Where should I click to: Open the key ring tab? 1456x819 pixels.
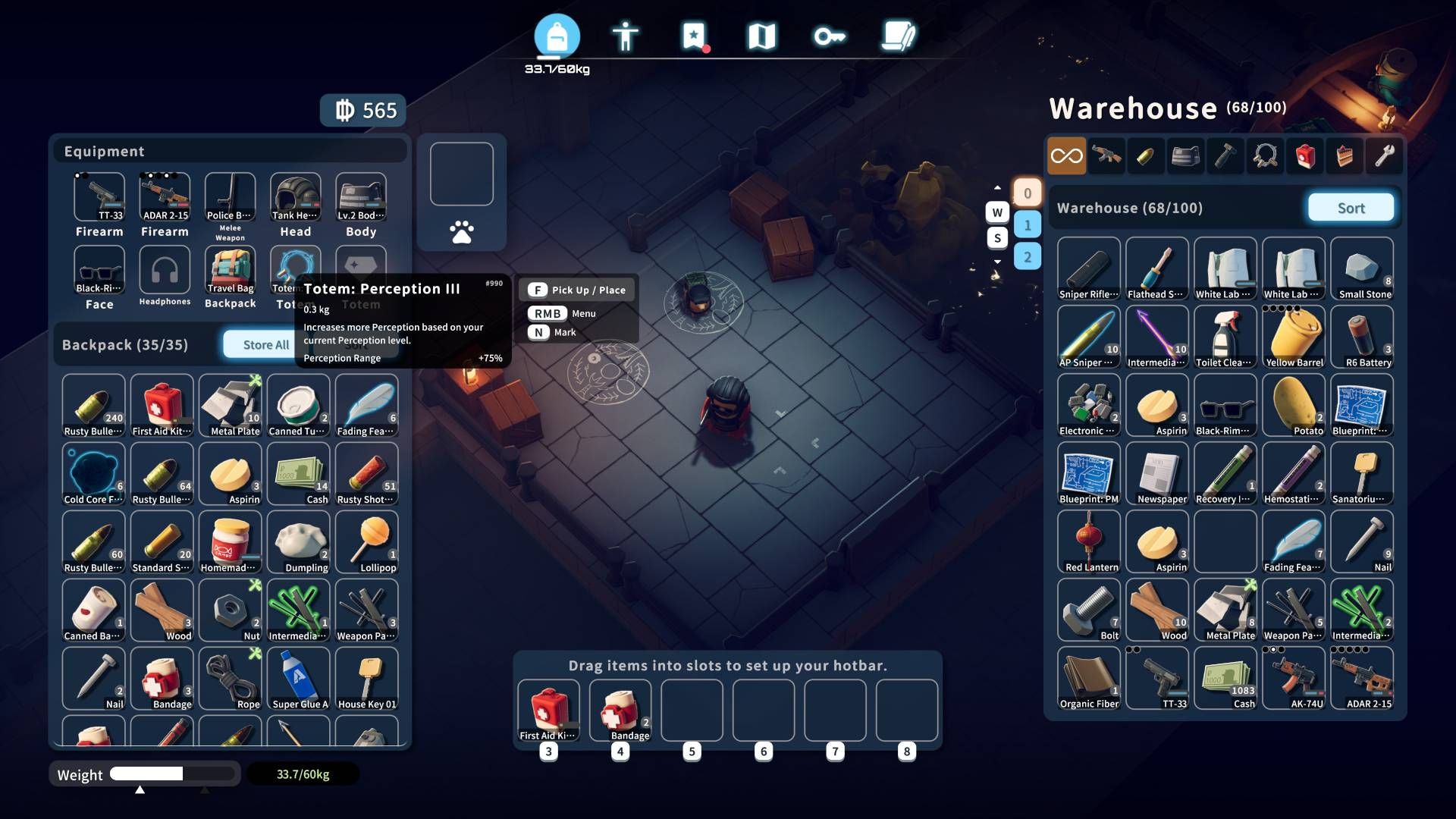tap(830, 36)
